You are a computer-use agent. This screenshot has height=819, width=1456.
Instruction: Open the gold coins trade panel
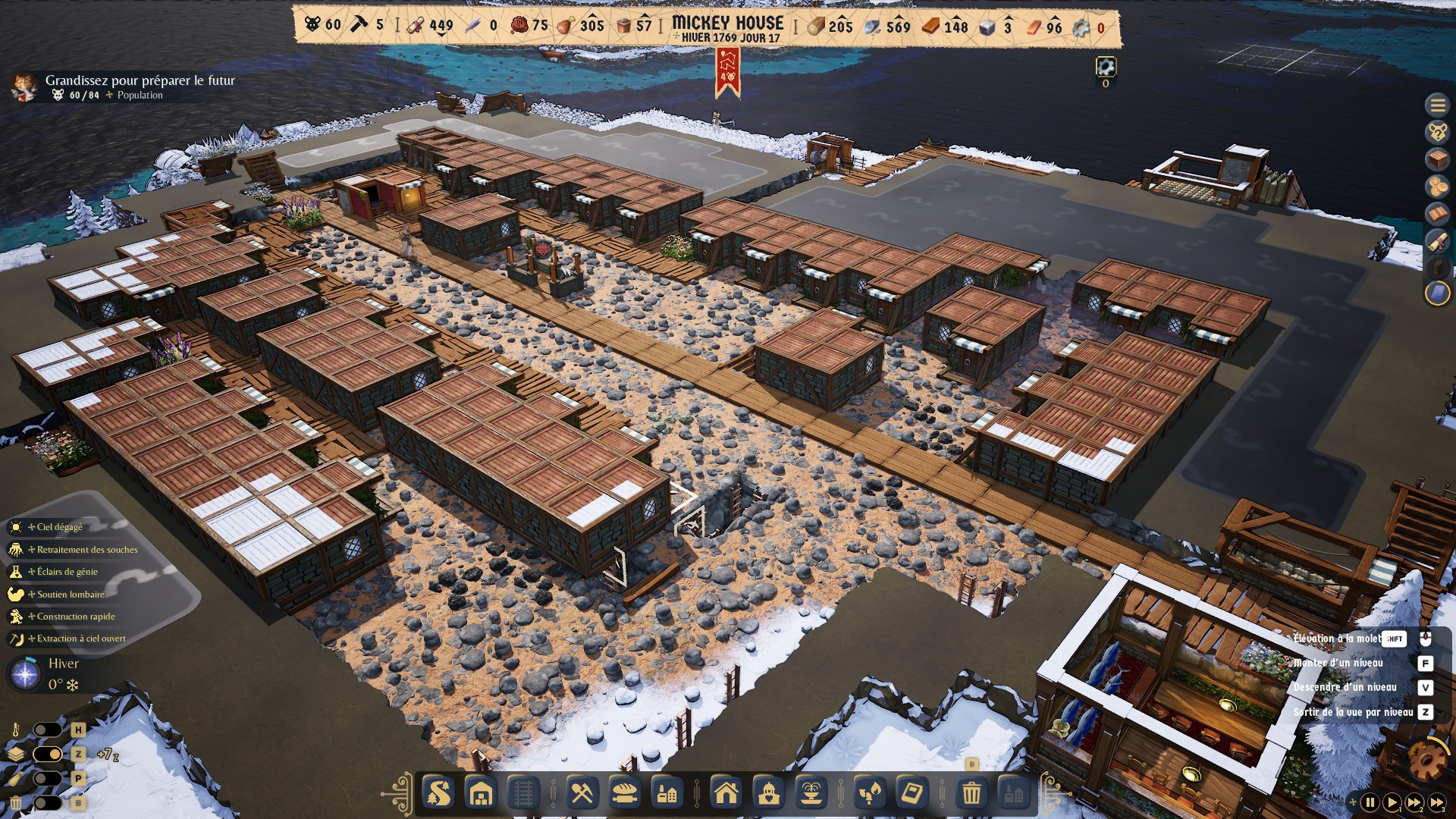tap(1437, 187)
